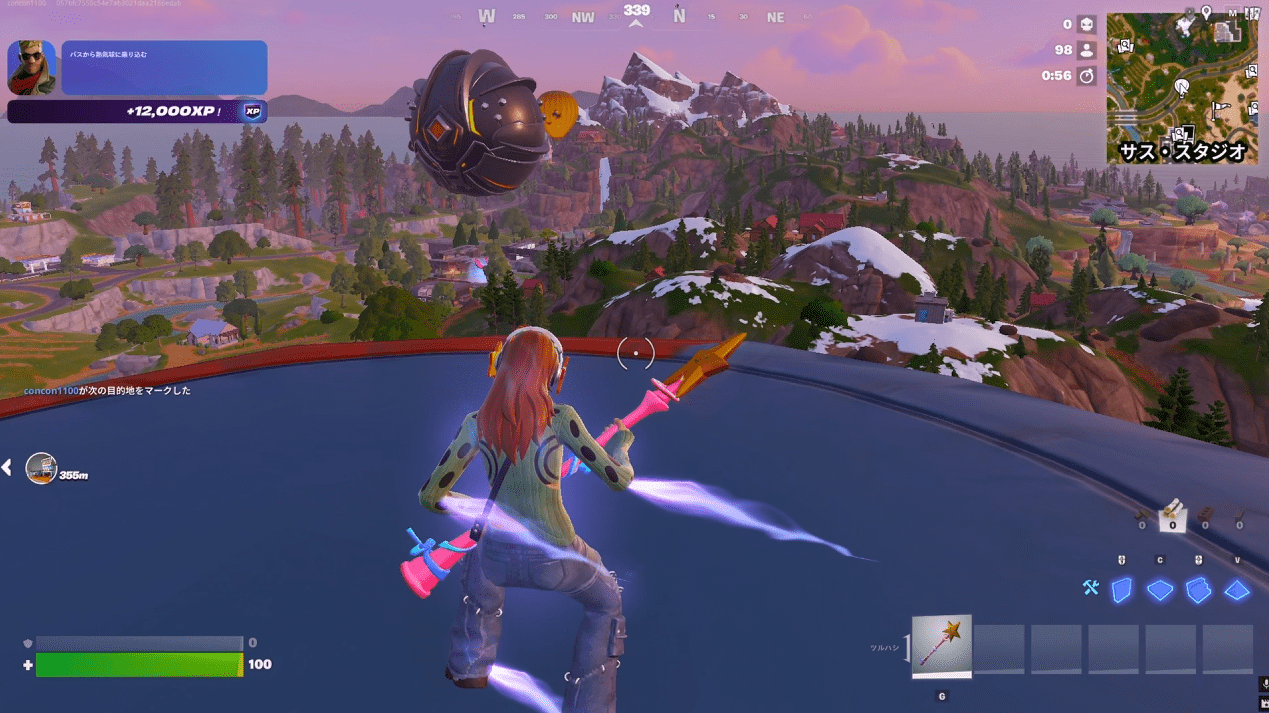Image resolution: width=1269 pixels, height=713 pixels.
Task: Choose the floor building piece
Action: (1160, 590)
